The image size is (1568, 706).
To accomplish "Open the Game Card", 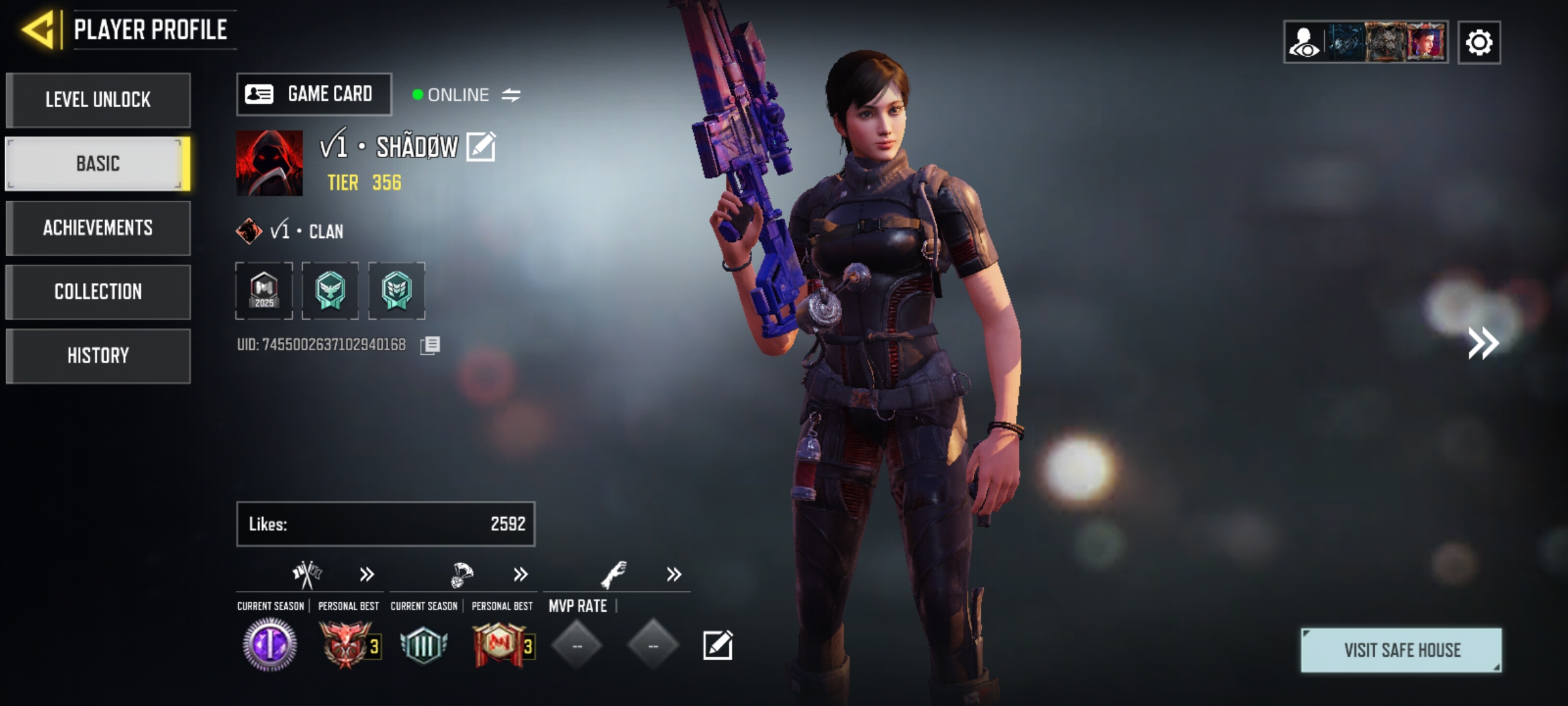I will pyautogui.click(x=314, y=95).
